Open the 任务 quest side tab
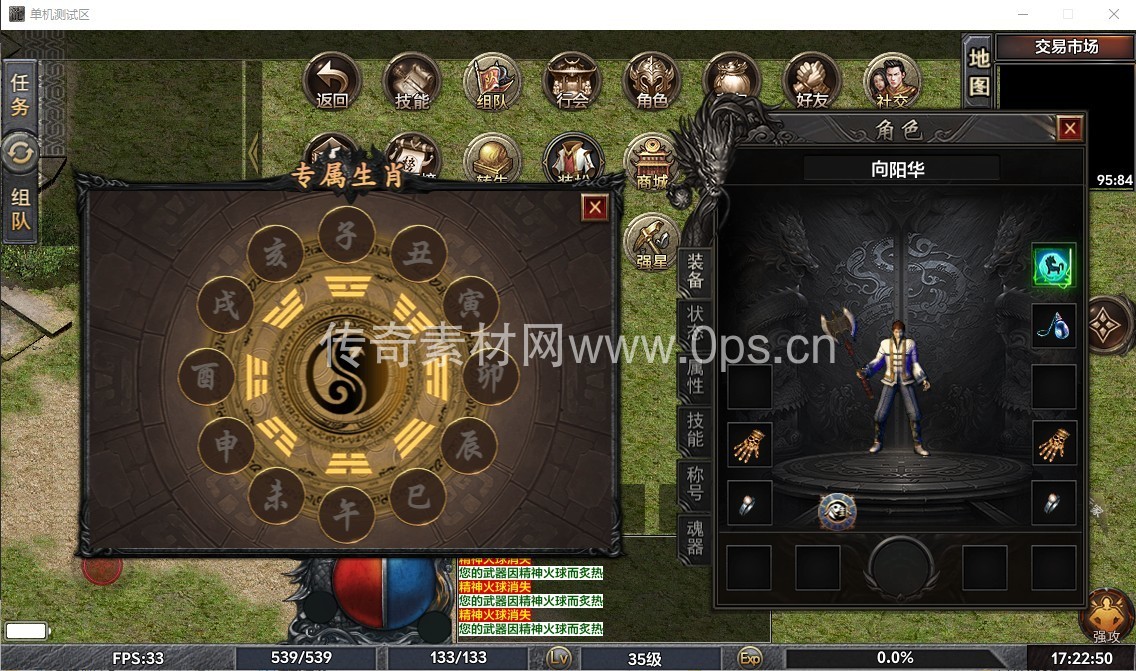Viewport: 1136px width, 671px height. pos(19,94)
